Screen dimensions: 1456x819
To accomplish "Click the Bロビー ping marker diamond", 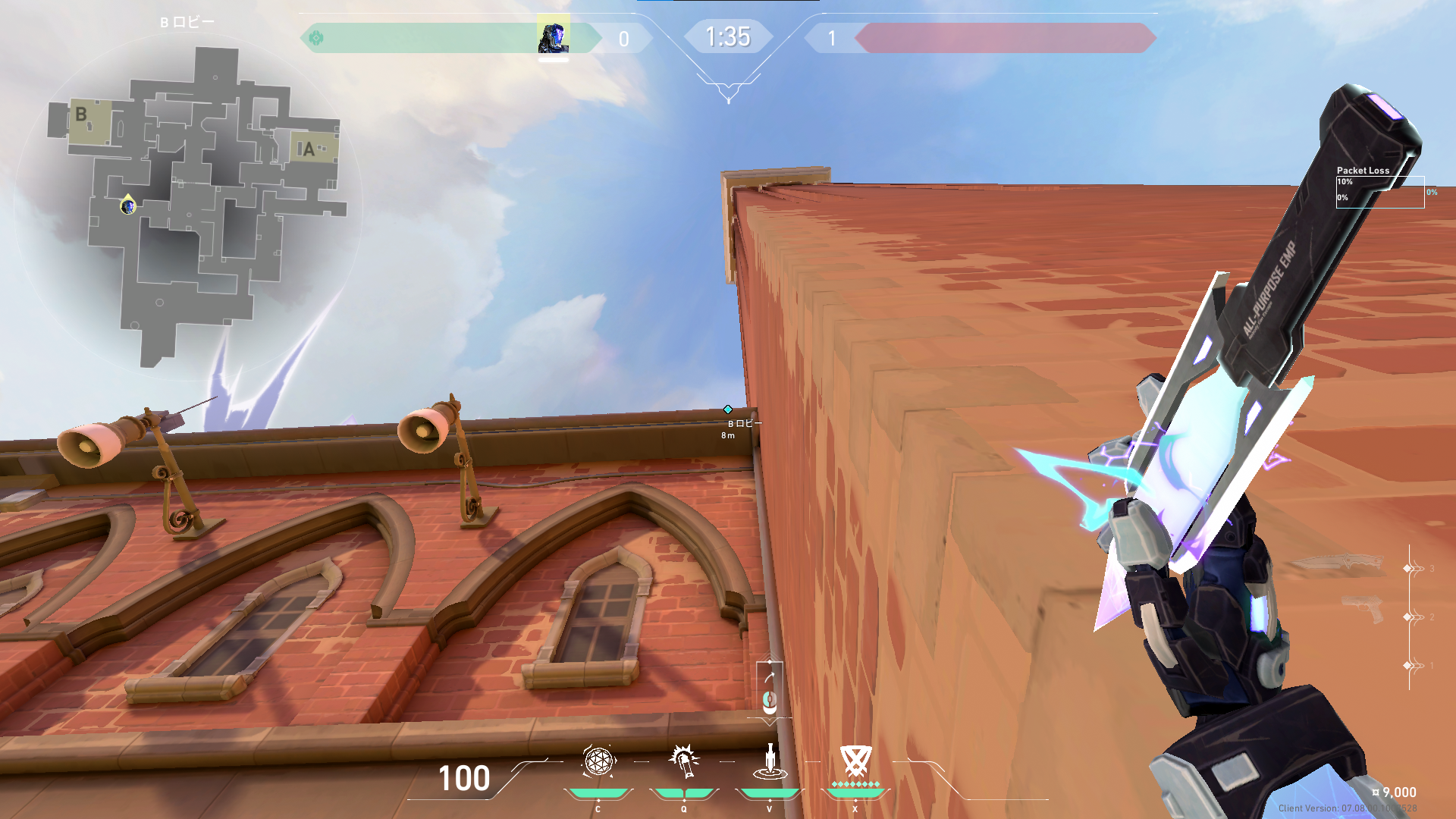I will click(x=728, y=409).
